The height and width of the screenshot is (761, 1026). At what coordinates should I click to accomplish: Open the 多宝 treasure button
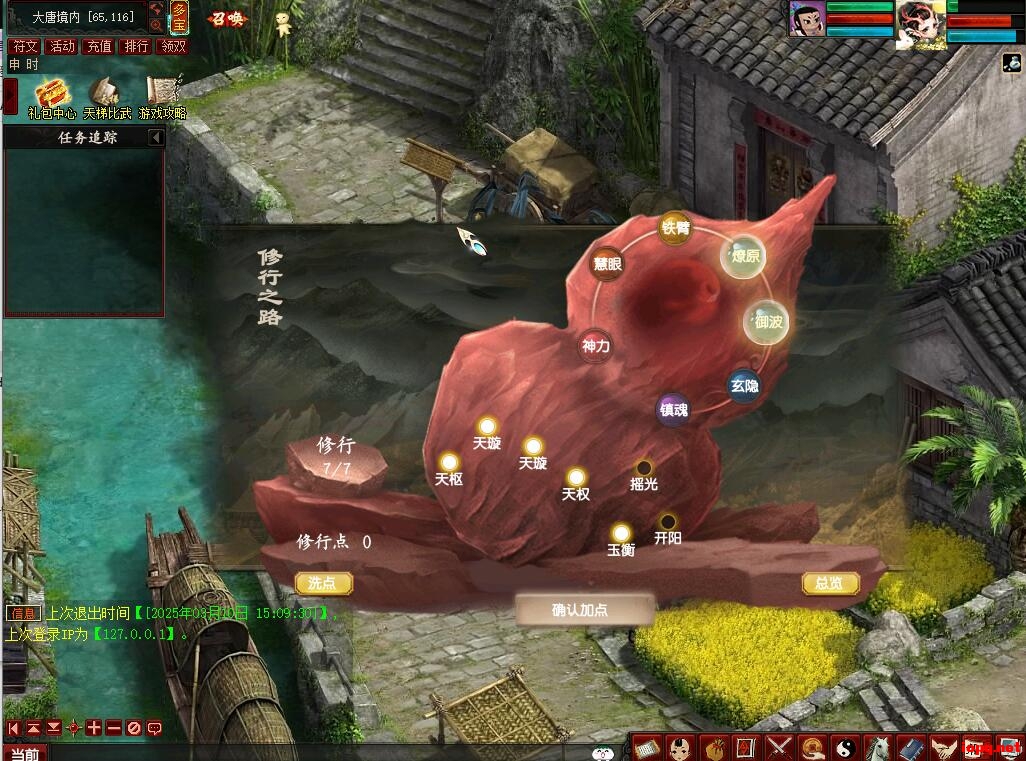(179, 17)
